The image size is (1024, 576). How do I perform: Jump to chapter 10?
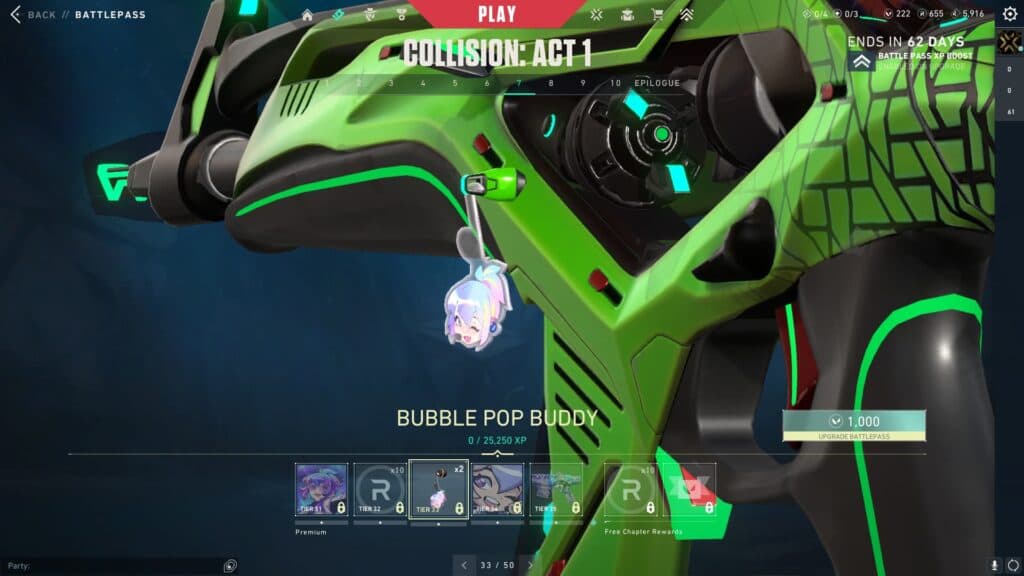tap(615, 83)
